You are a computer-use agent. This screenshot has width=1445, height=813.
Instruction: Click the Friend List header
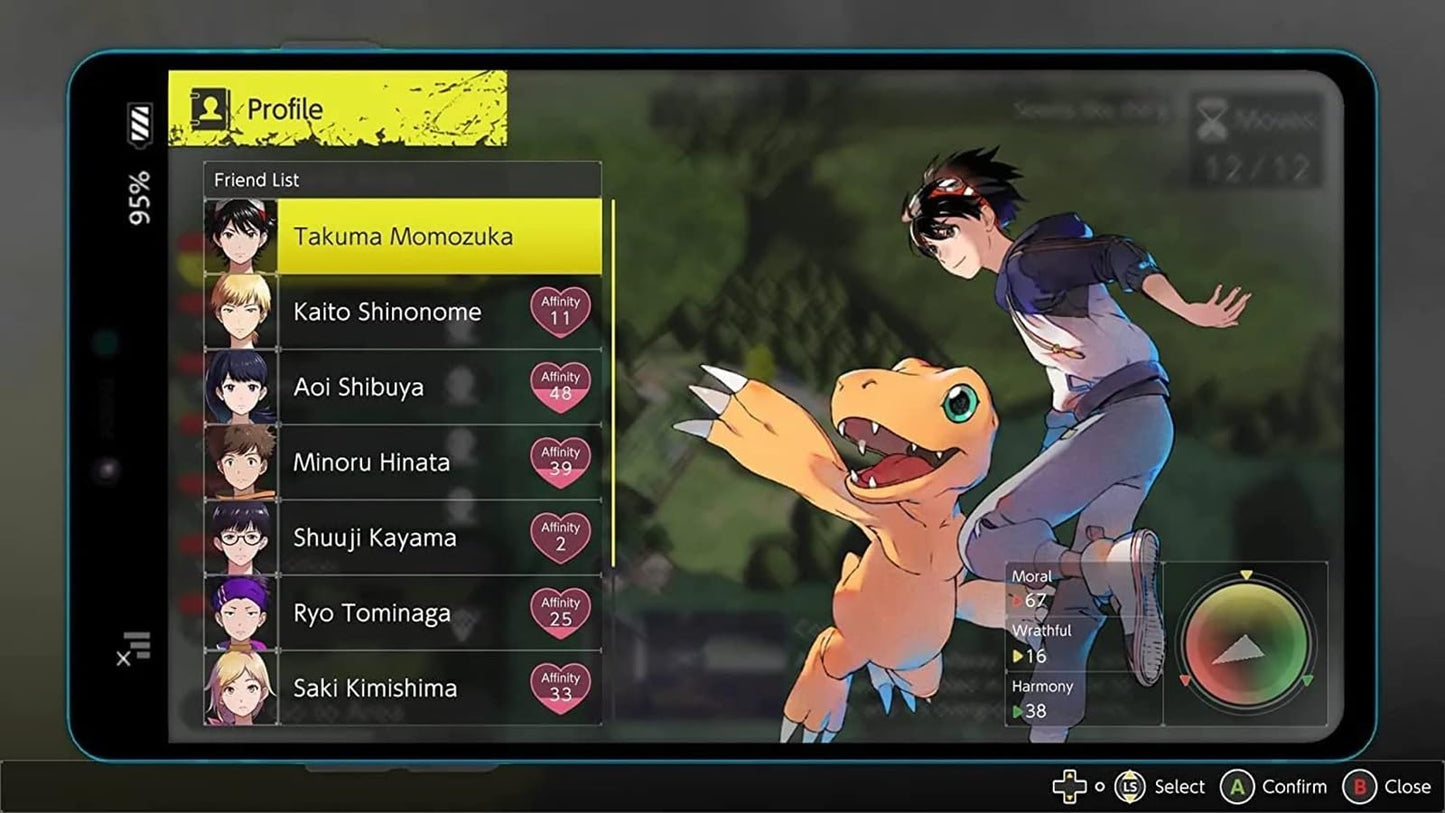tap(256, 180)
